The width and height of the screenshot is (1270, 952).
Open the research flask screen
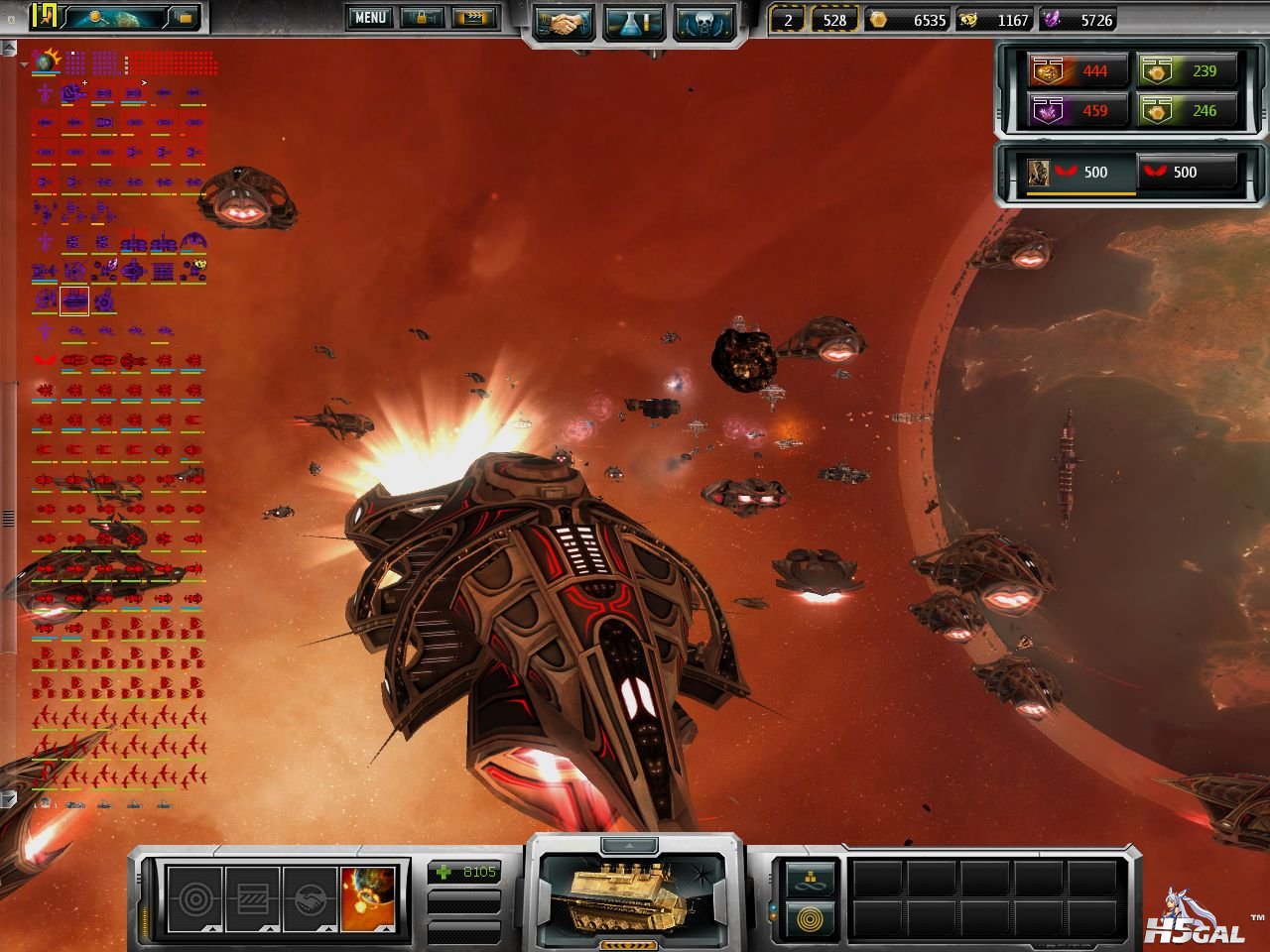click(634, 25)
